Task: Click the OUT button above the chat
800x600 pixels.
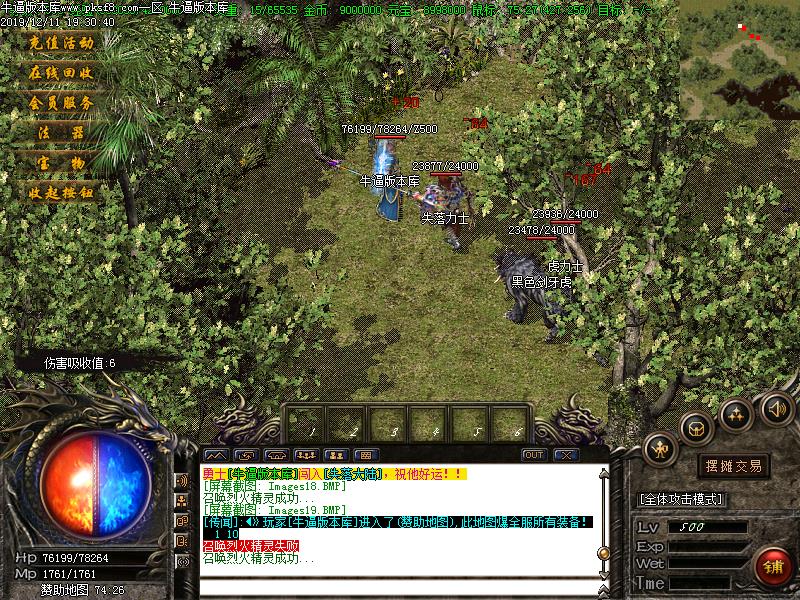Action: pyautogui.click(x=534, y=455)
